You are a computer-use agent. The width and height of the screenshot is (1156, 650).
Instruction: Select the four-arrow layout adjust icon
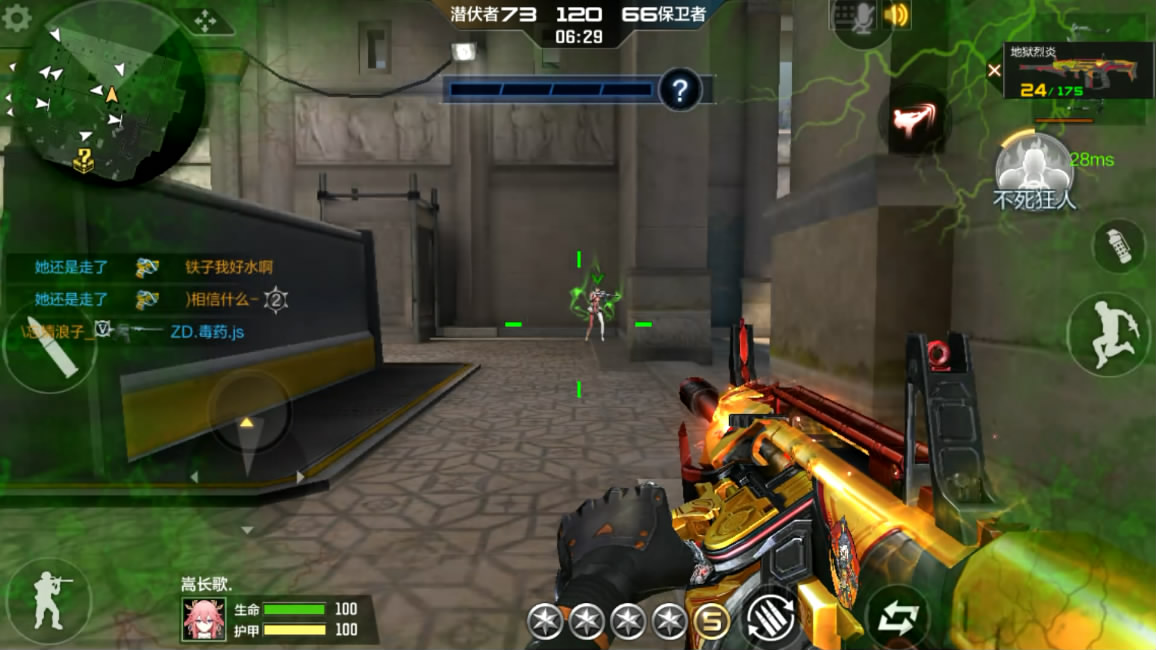(205, 20)
